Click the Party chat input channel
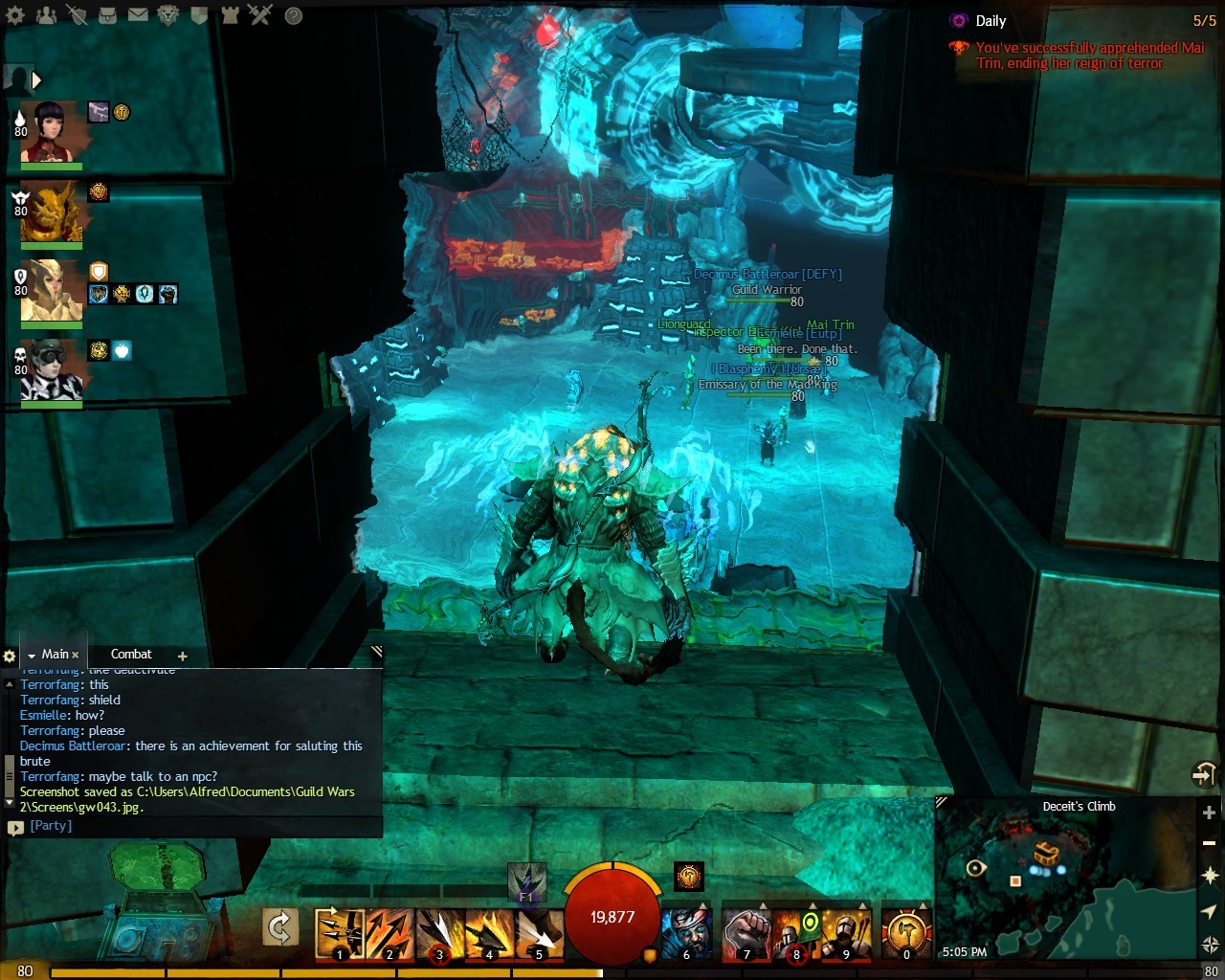Viewport: 1225px width, 980px height. coord(51,826)
